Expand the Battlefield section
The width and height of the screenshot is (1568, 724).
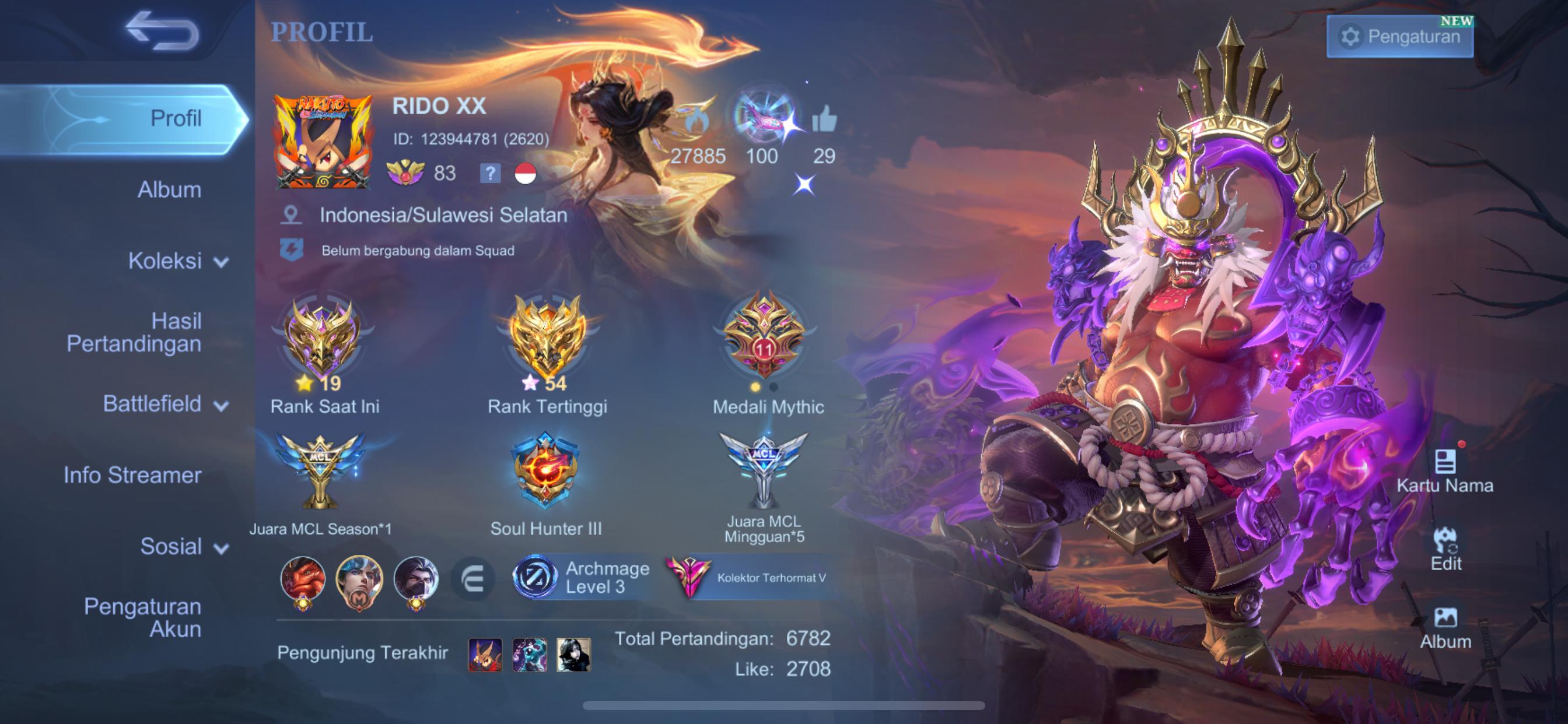point(164,404)
